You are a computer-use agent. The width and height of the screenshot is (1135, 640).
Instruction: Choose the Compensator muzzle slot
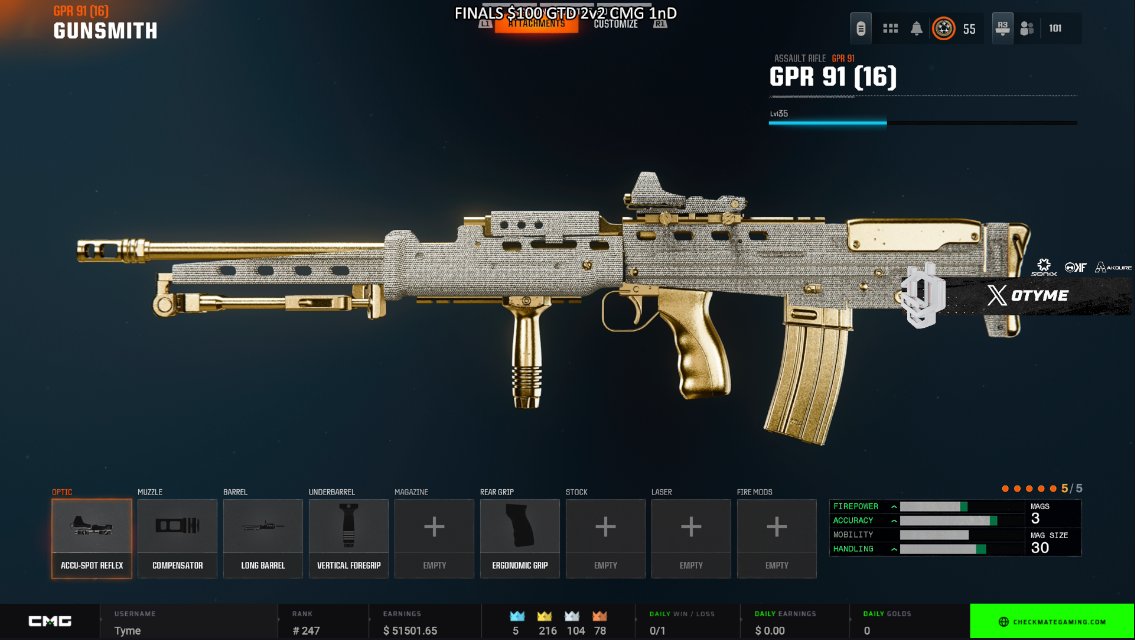(177, 539)
